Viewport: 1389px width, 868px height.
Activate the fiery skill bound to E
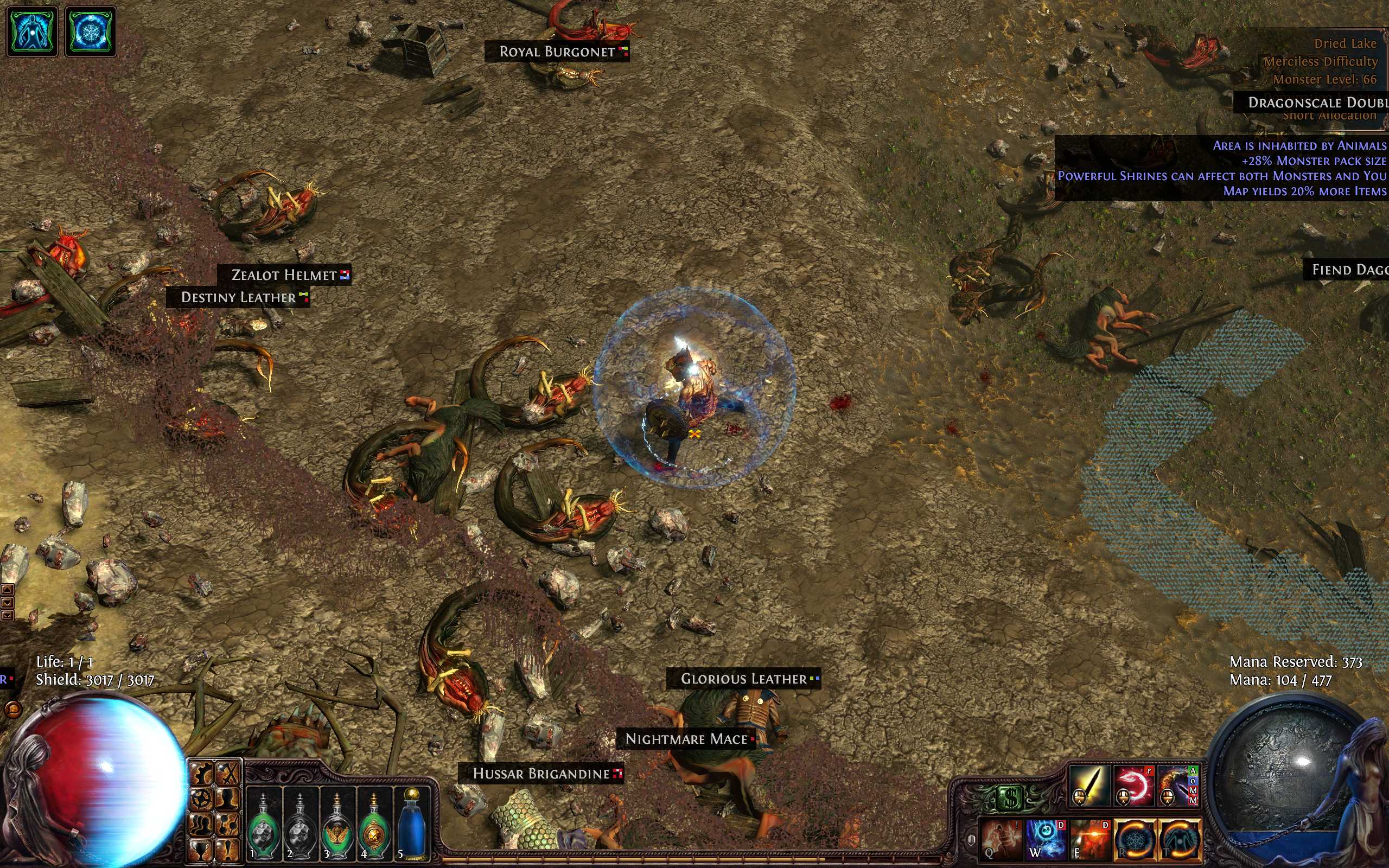click(1090, 839)
